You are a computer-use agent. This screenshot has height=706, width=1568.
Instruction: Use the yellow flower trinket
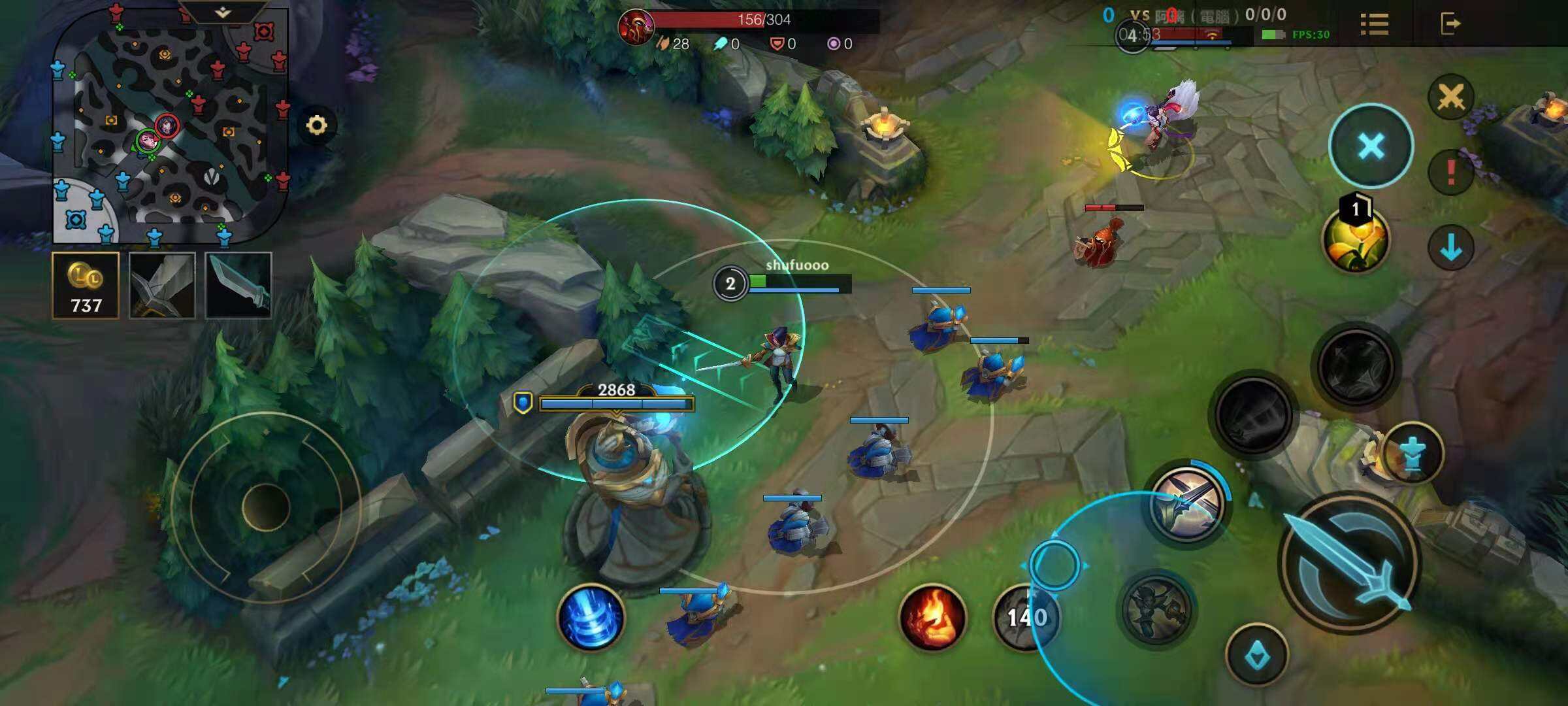pos(1356,240)
